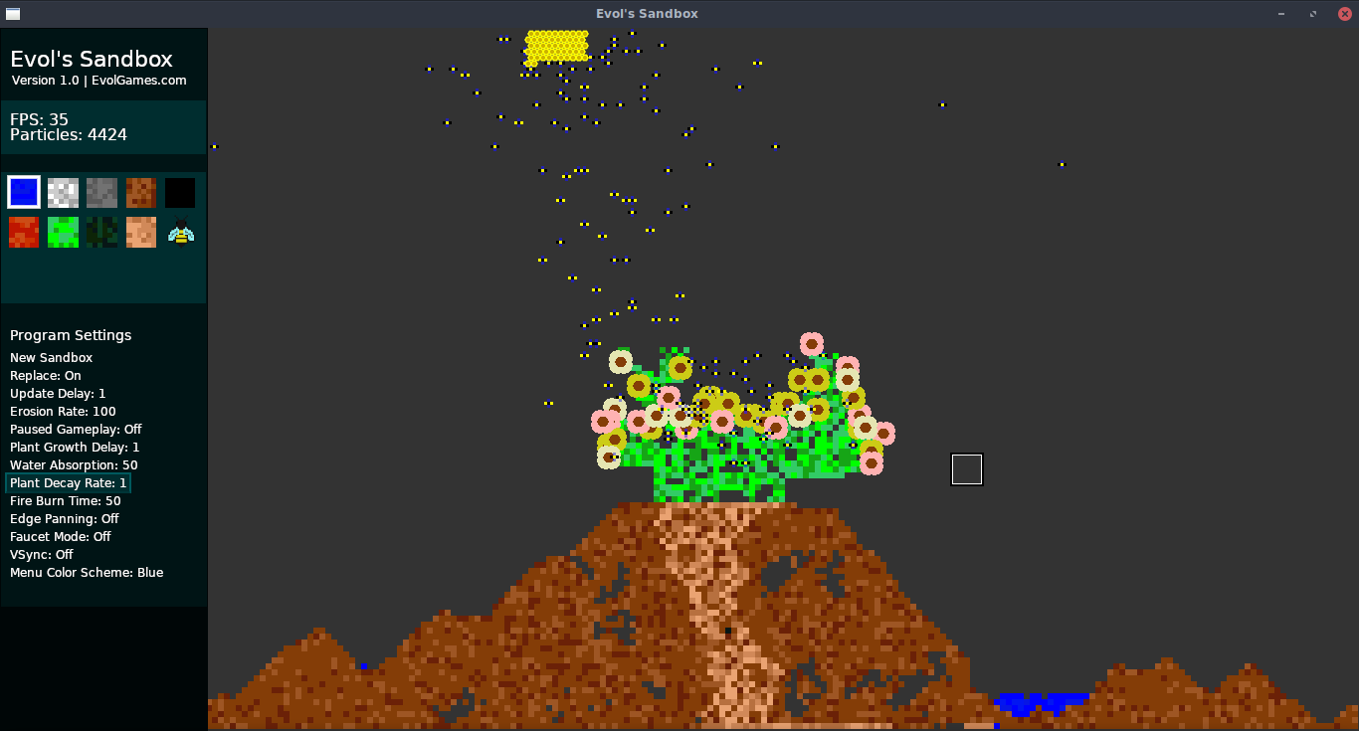Select the light Sand element

140,232
